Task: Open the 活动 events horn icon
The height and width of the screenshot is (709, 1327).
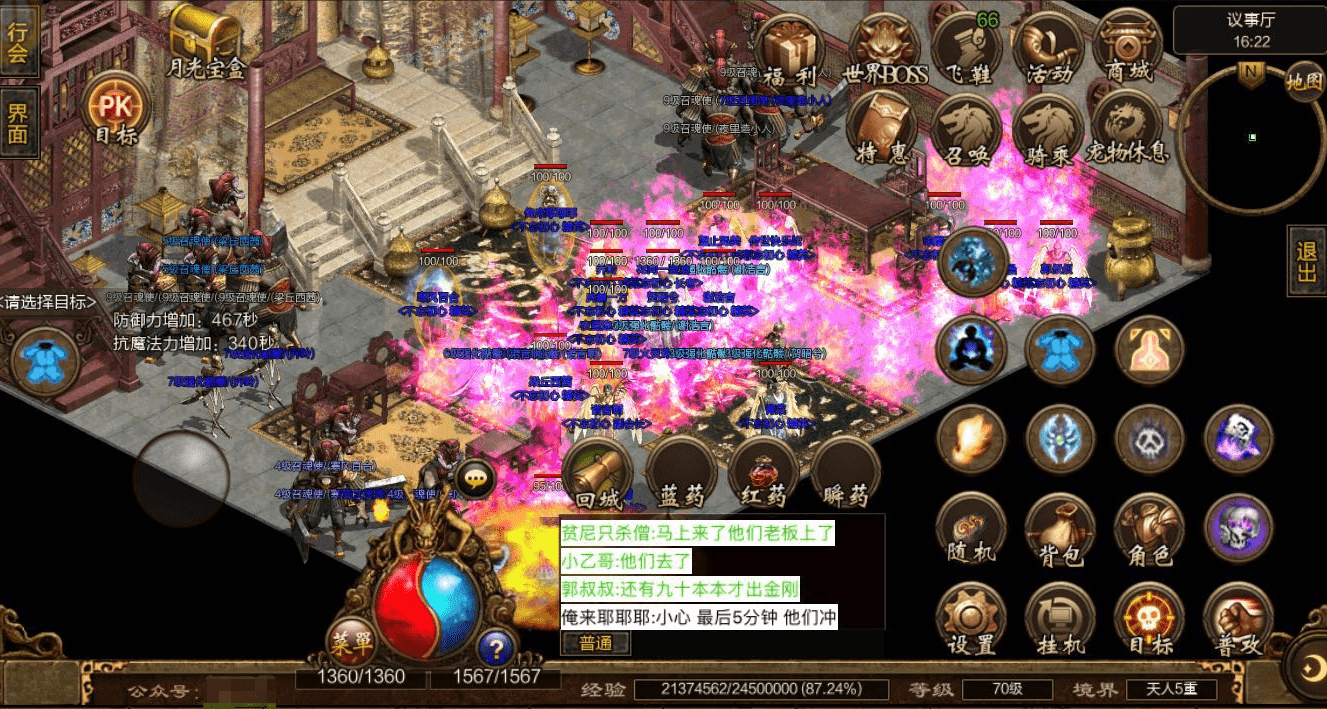Action: pos(1048,50)
